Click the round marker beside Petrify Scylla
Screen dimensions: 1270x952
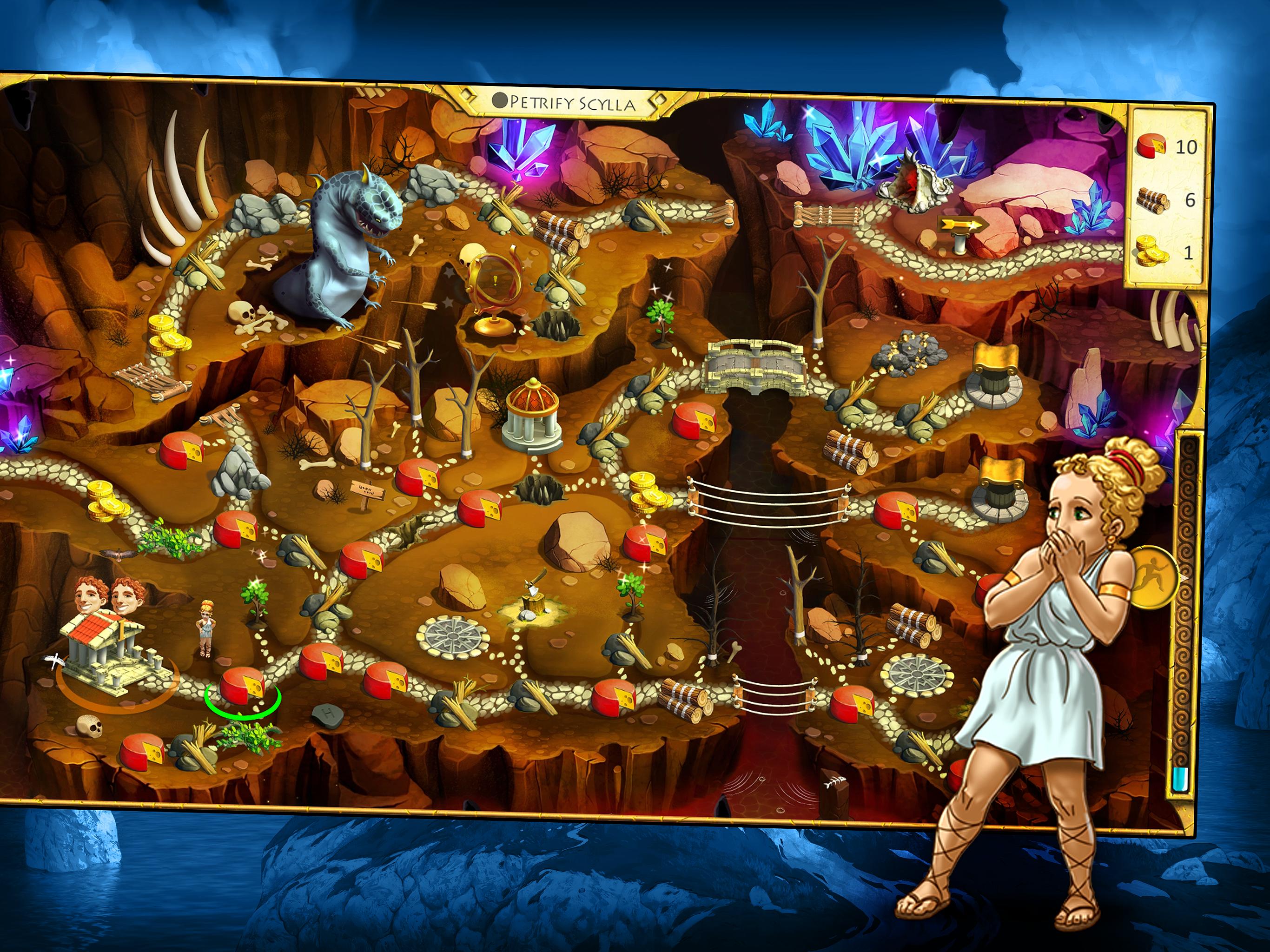[500, 101]
